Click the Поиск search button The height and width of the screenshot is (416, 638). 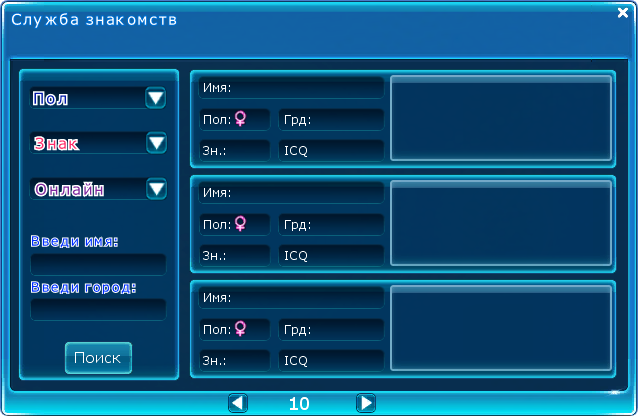point(98,357)
